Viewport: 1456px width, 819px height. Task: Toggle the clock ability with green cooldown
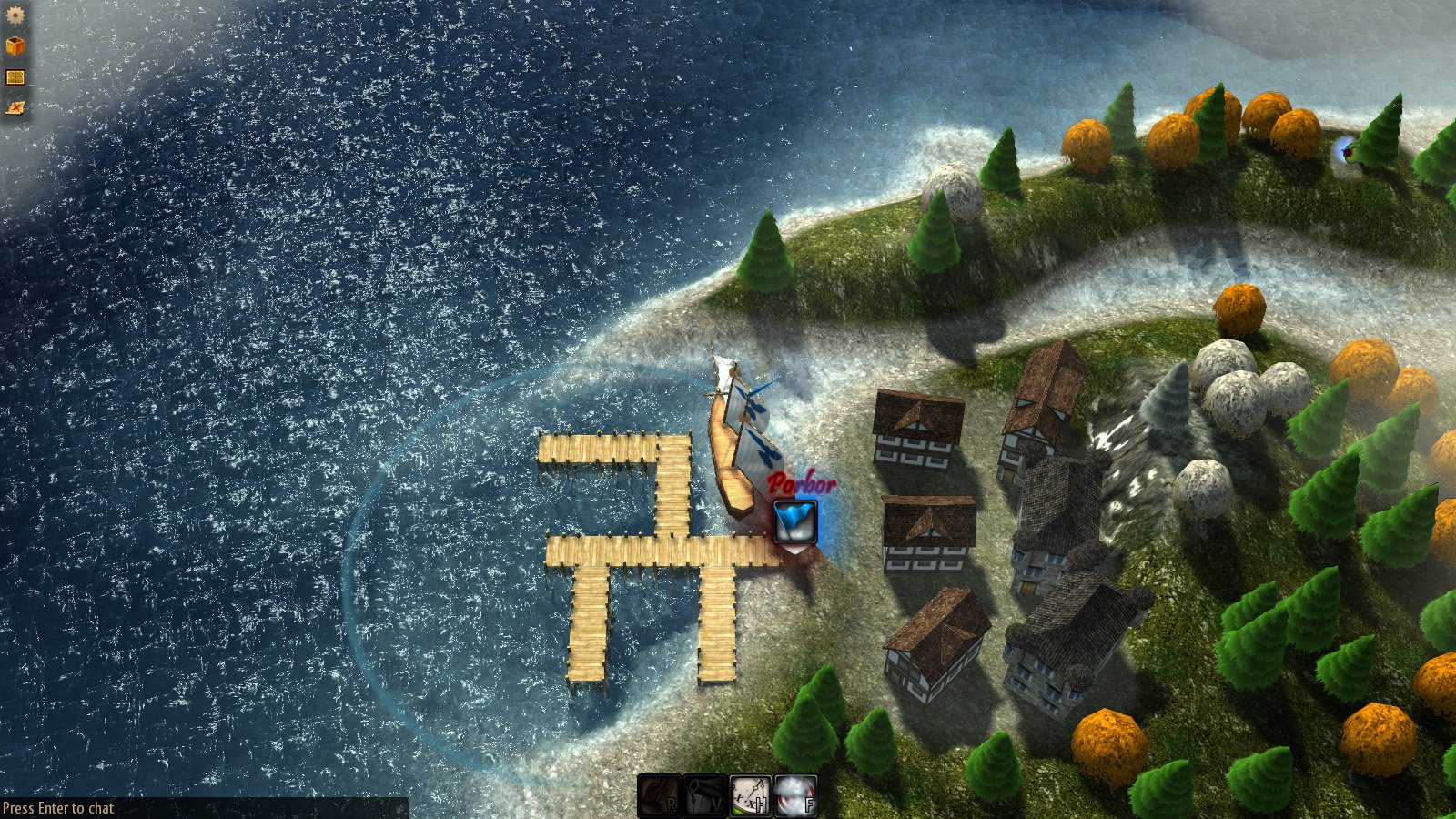750,795
